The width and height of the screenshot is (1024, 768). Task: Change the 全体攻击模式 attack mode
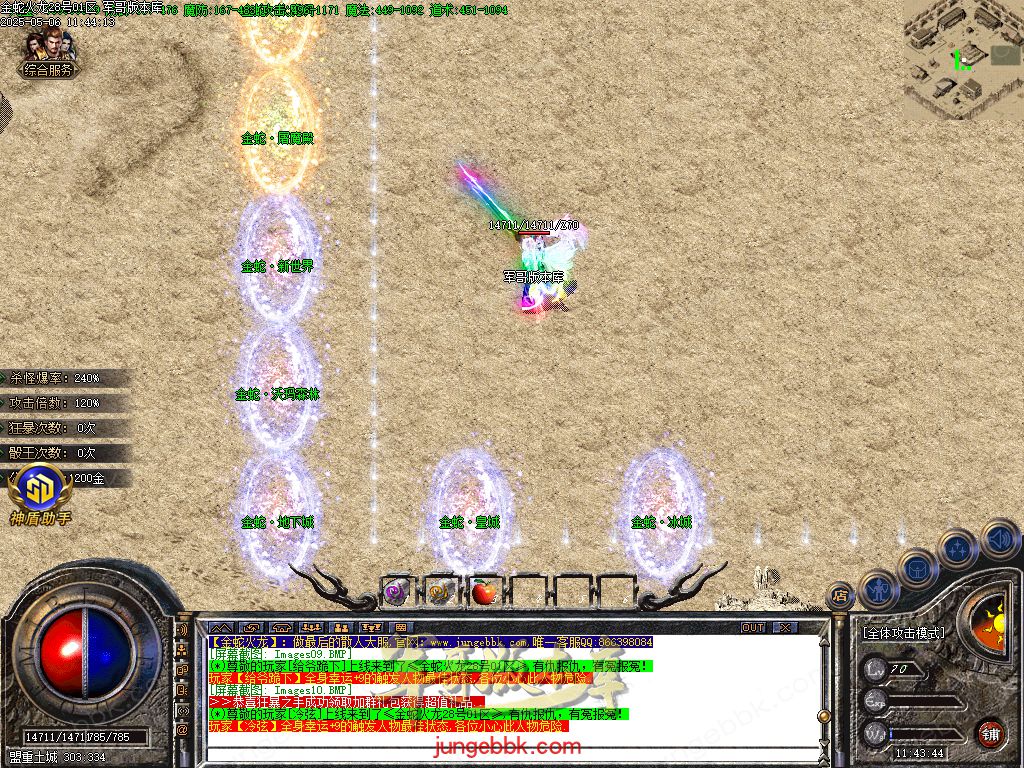point(902,633)
